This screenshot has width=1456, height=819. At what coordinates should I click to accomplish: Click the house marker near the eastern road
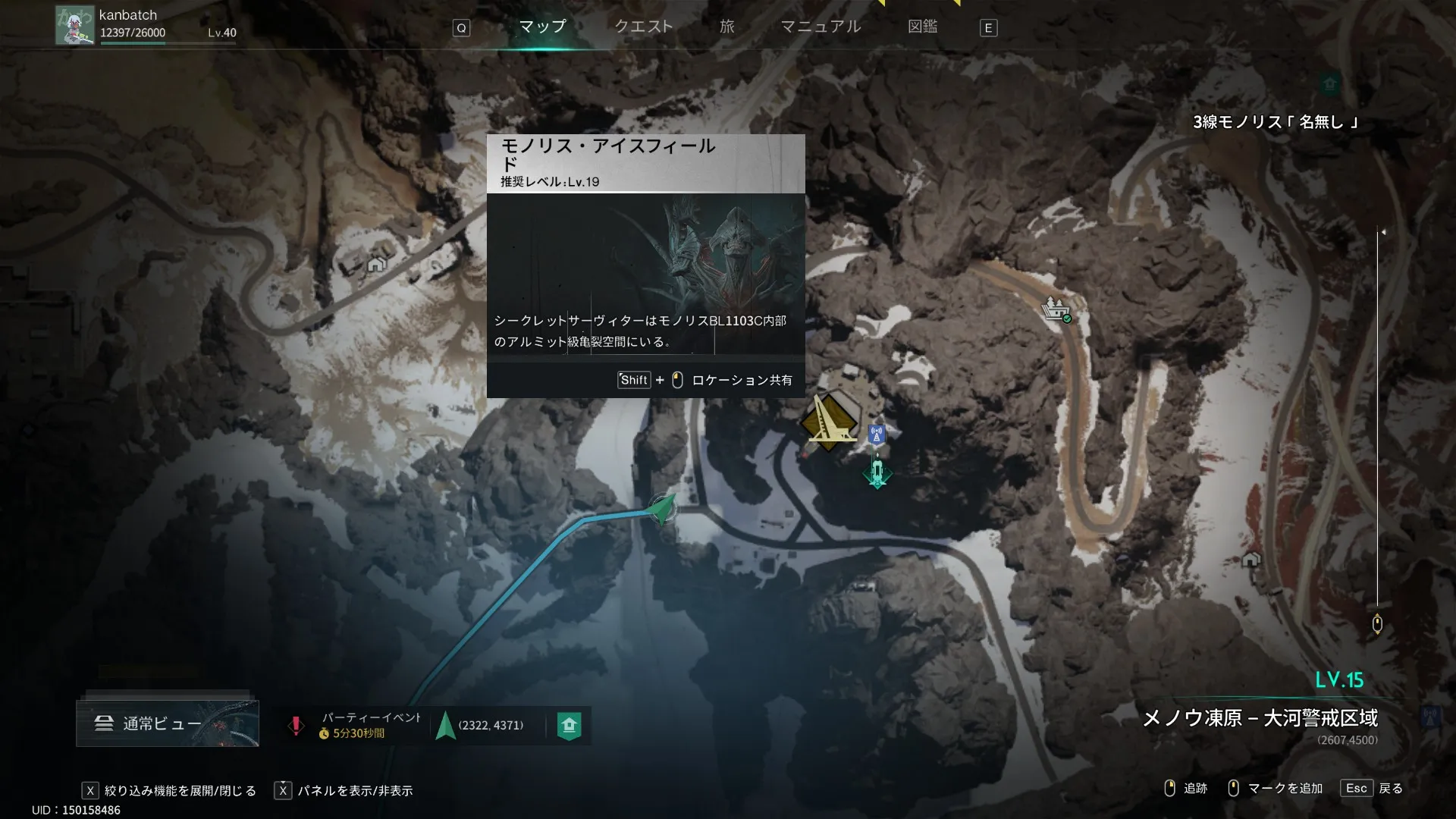1250,560
